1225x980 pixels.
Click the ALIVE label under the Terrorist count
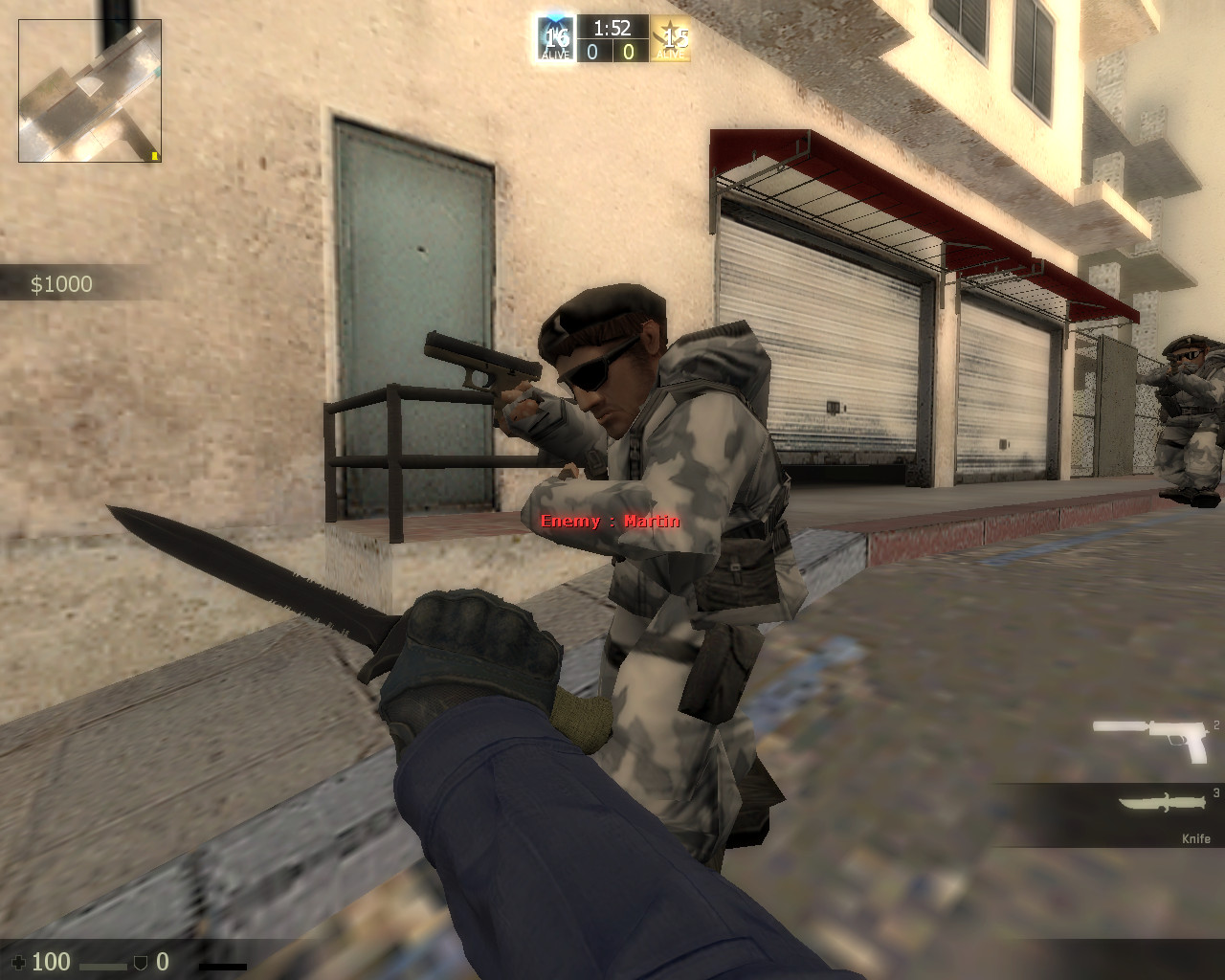tap(670, 56)
